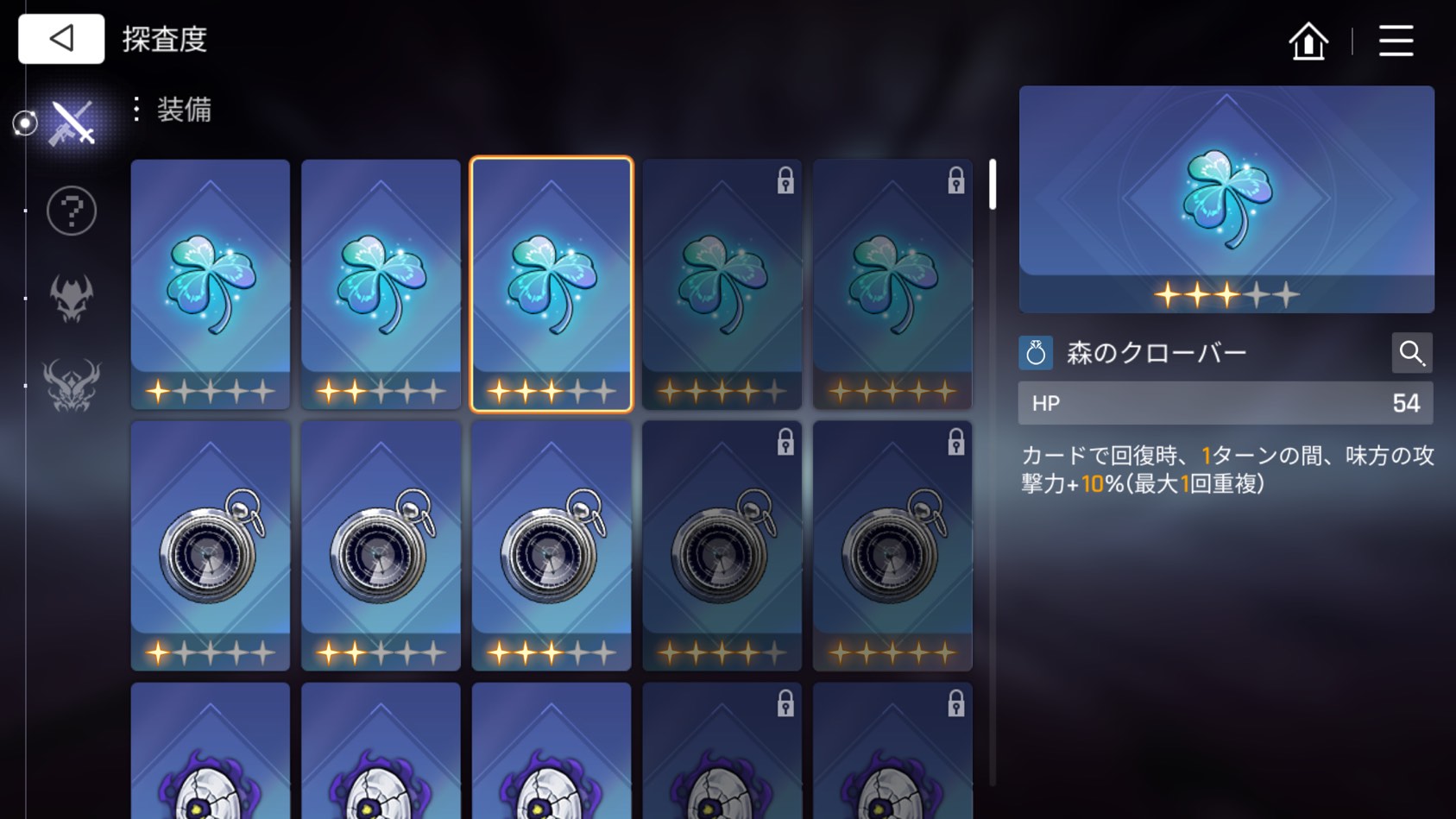
Task: Select the highlighted three-star clover card
Action: click(x=552, y=283)
